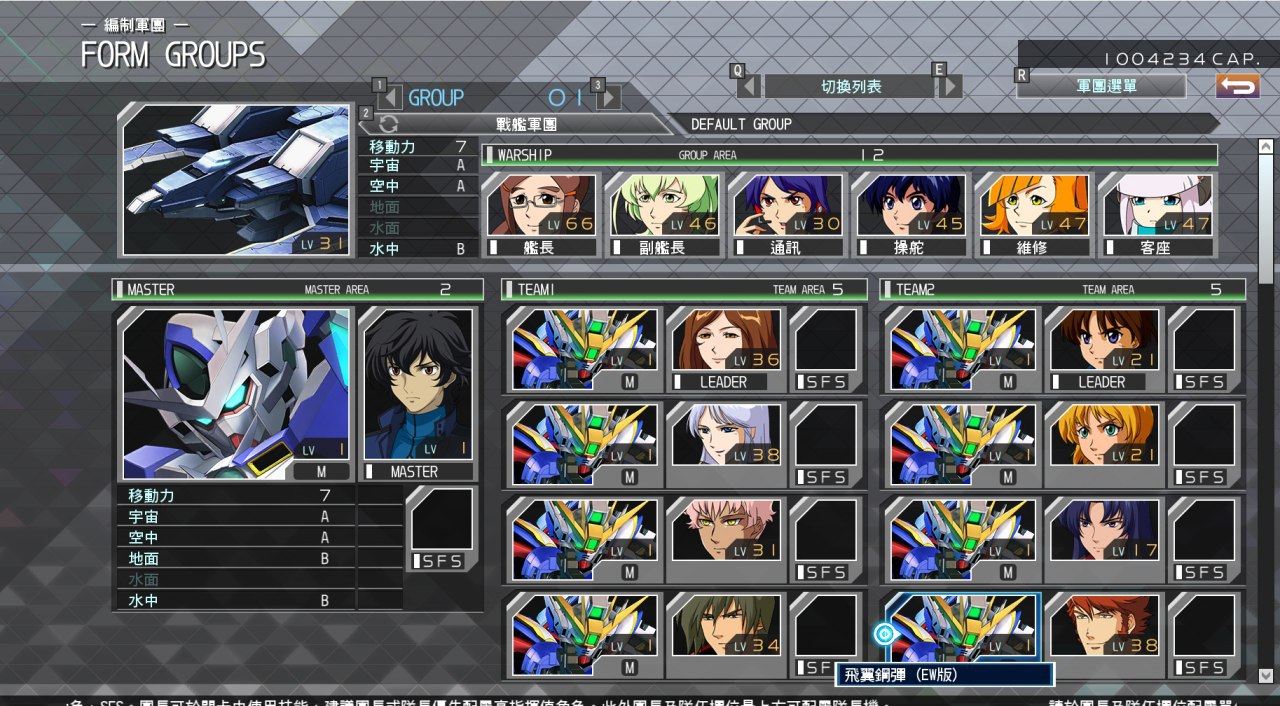The width and height of the screenshot is (1280, 706).
Task: Select the warship portrait with LV 31
Action: (236, 180)
